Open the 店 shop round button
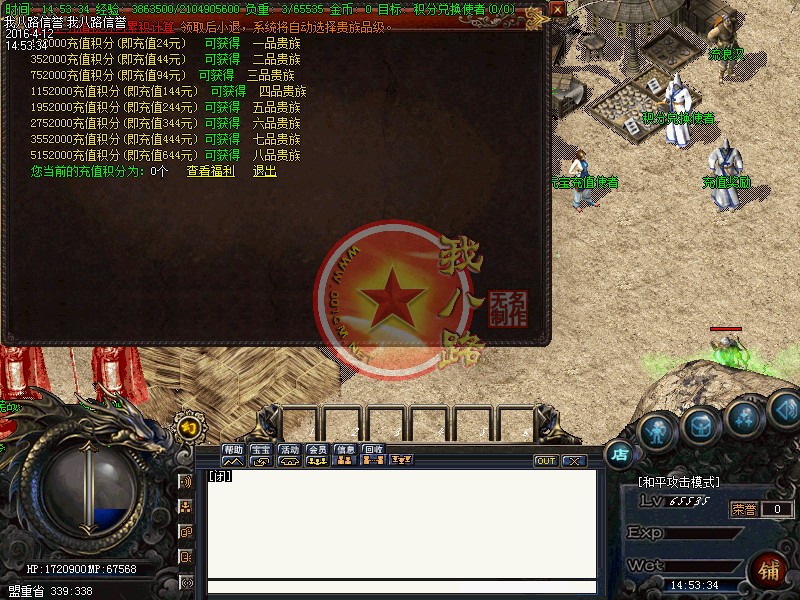The image size is (800, 600). click(x=620, y=453)
